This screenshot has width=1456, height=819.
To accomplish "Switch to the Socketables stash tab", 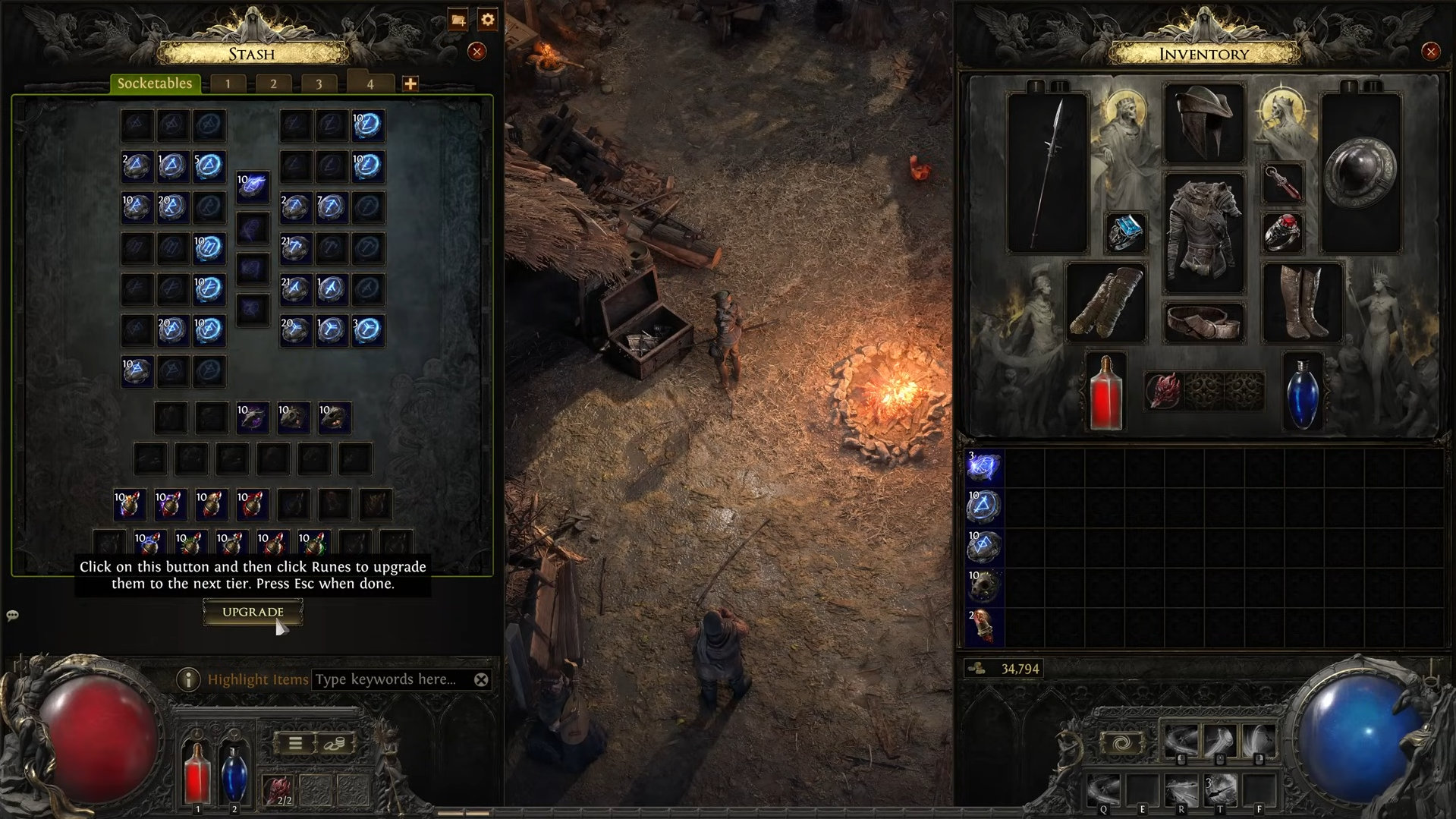I will pos(153,83).
